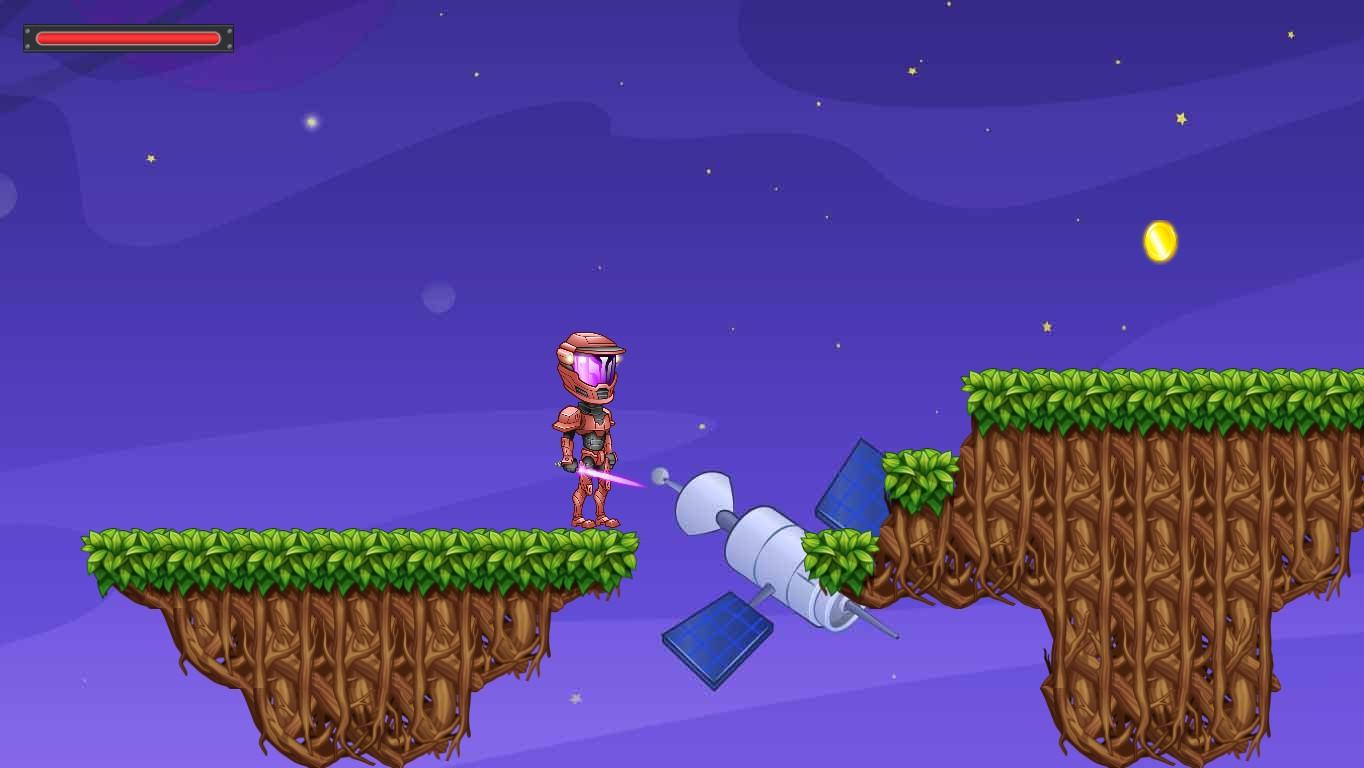Click the robot's left boot

click(x=583, y=520)
